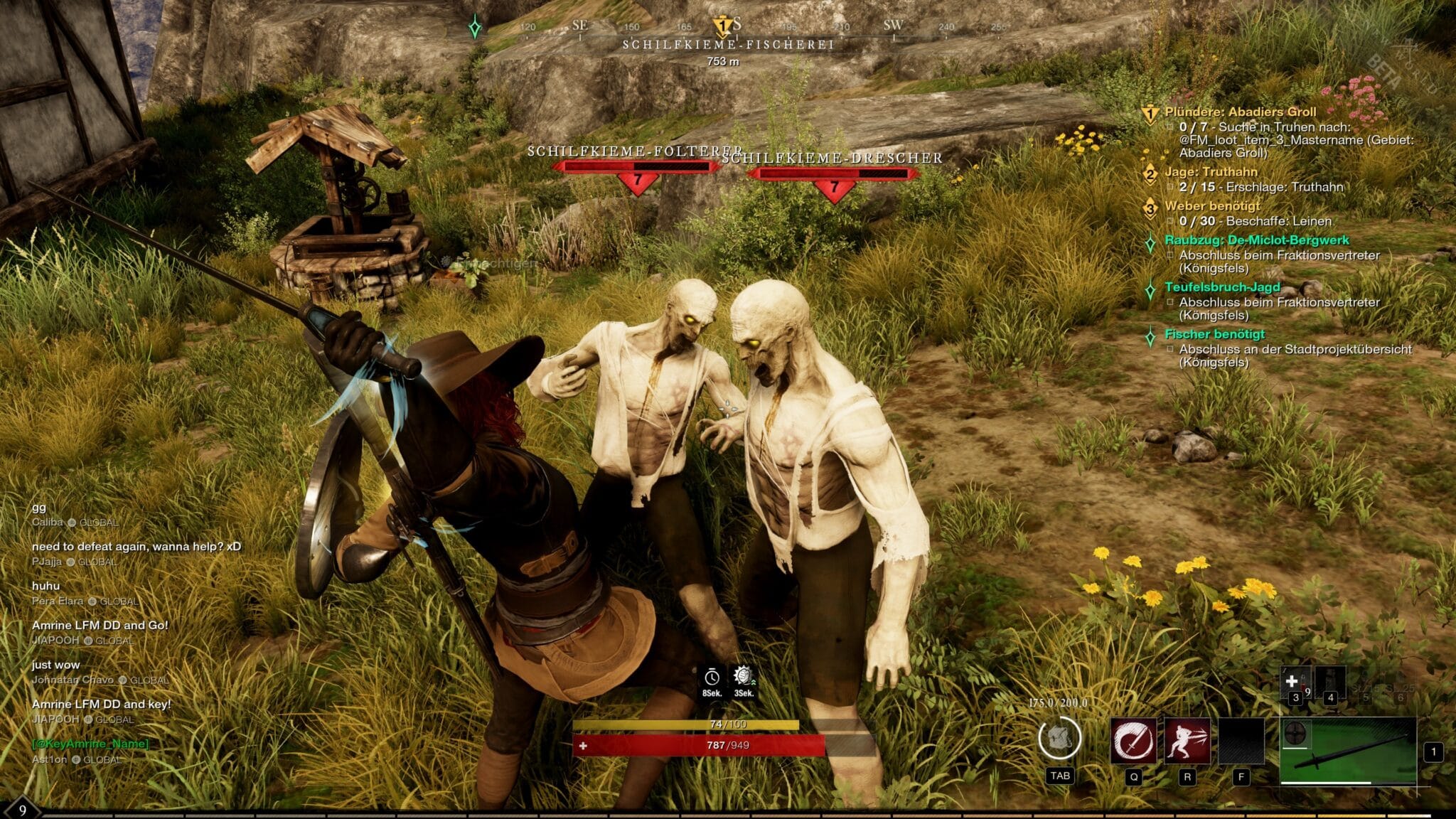This screenshot has width=1456, height=819.
Task: Open the green KeyAmrine_Name chat link
Action: tap(90, 744)
